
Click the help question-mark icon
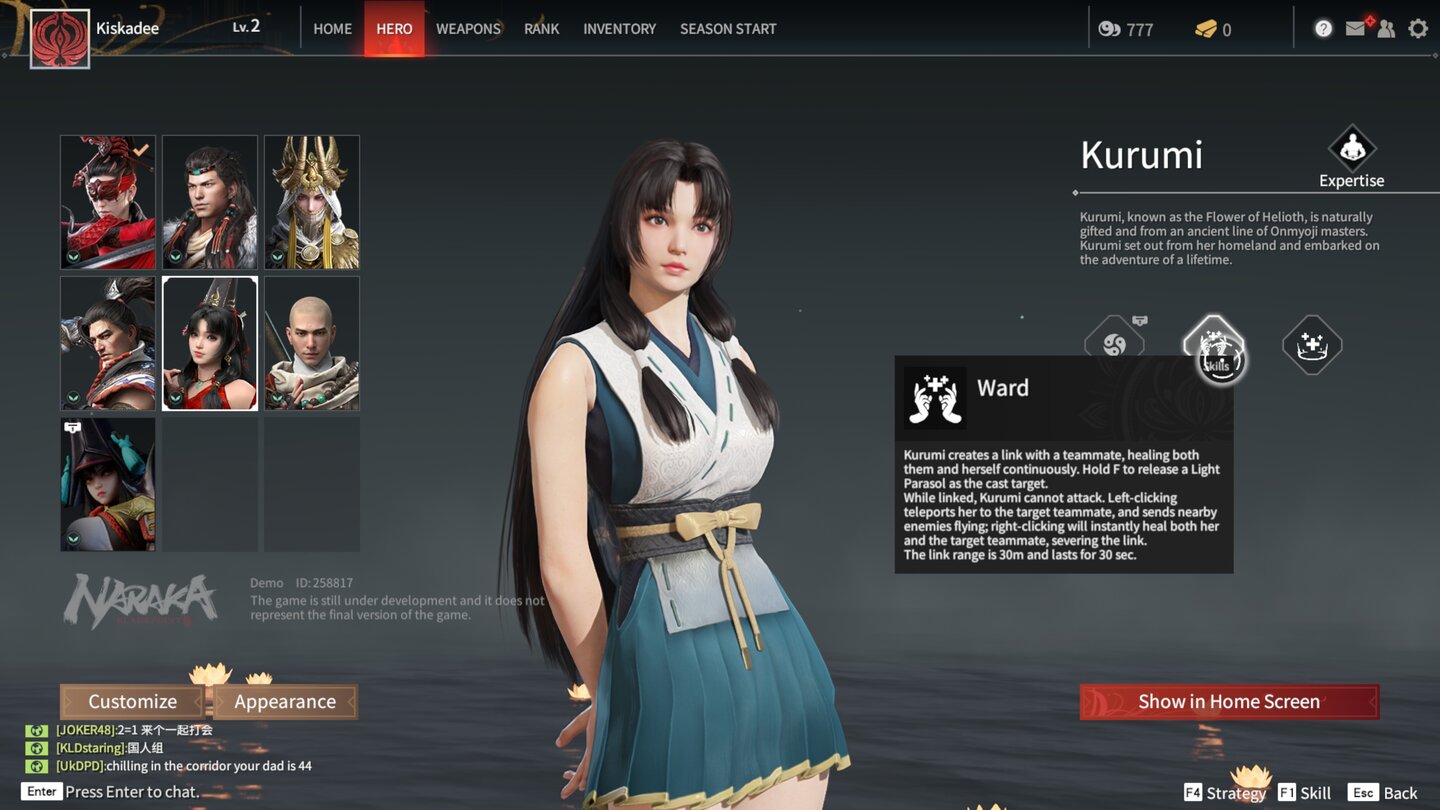pyautogui.click(x=1323, y=28)
